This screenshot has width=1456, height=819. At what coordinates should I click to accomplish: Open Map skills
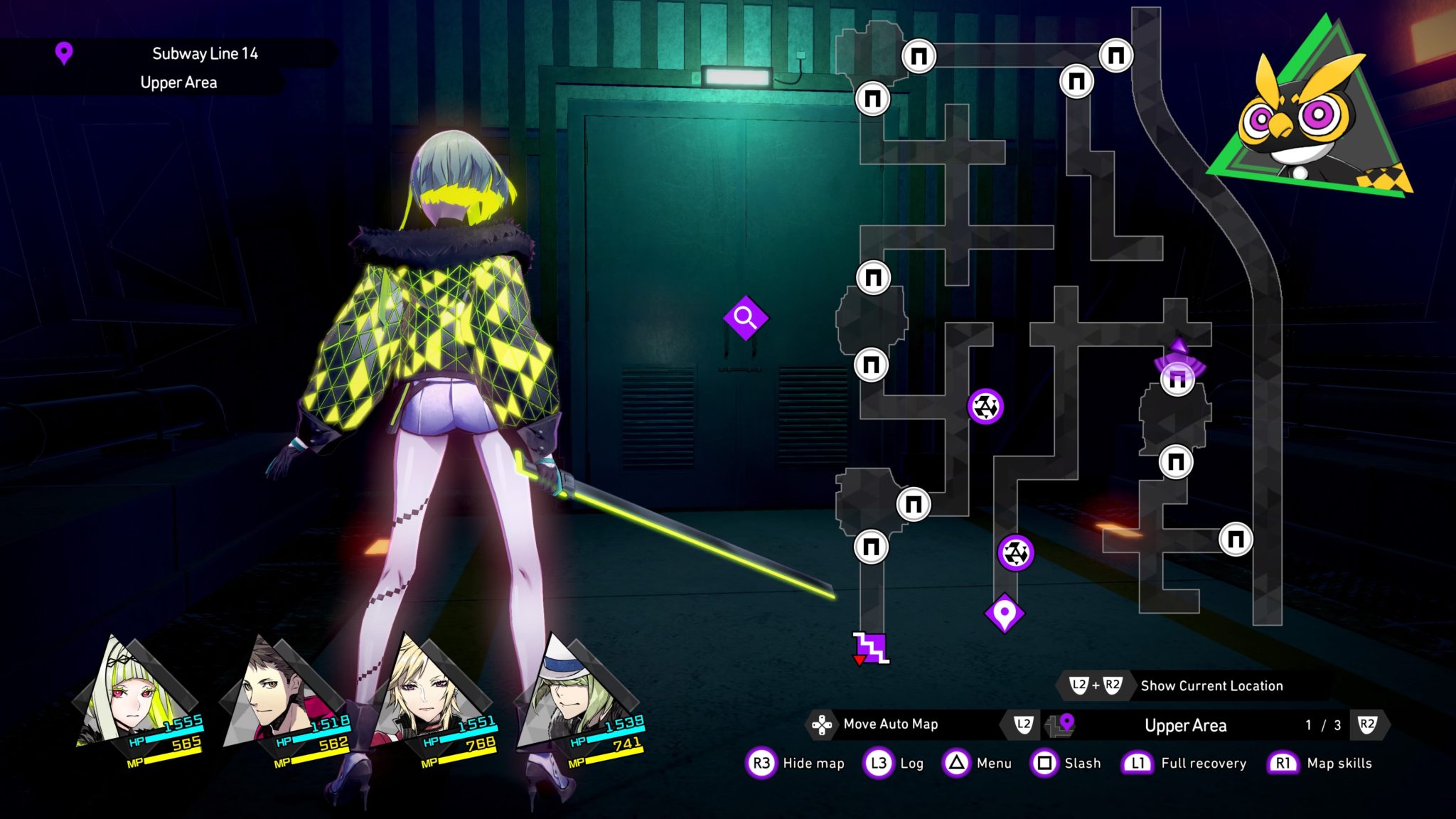[x=1339, y=764]
